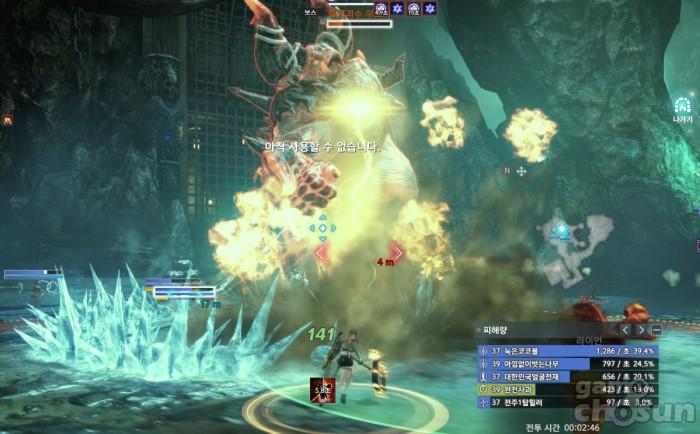Minimize the 피해량 damage panel

pyautogui.click(x=656, y=329)
